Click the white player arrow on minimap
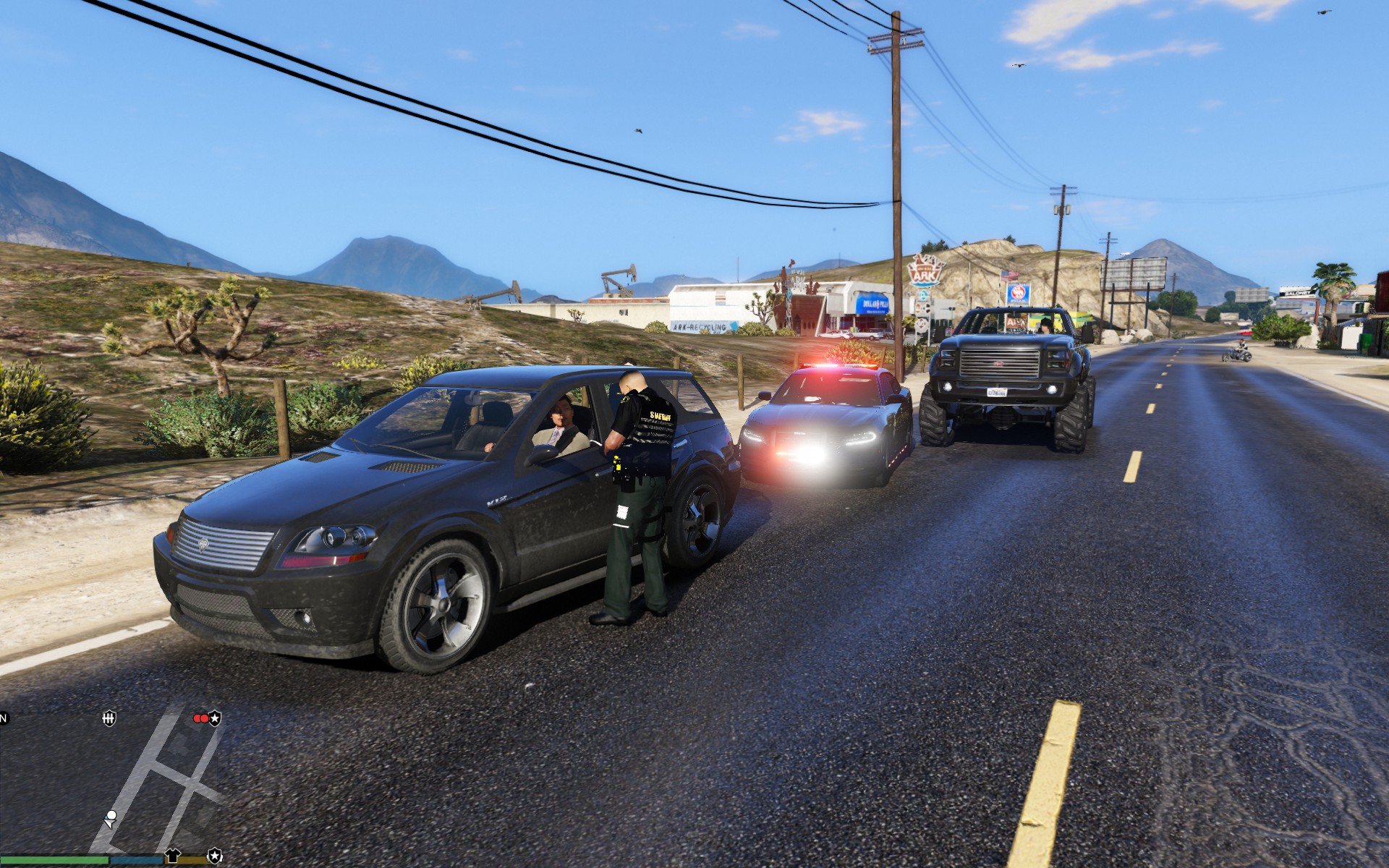1389x868 pixels. pyautogui.click(x=111, y=819)
